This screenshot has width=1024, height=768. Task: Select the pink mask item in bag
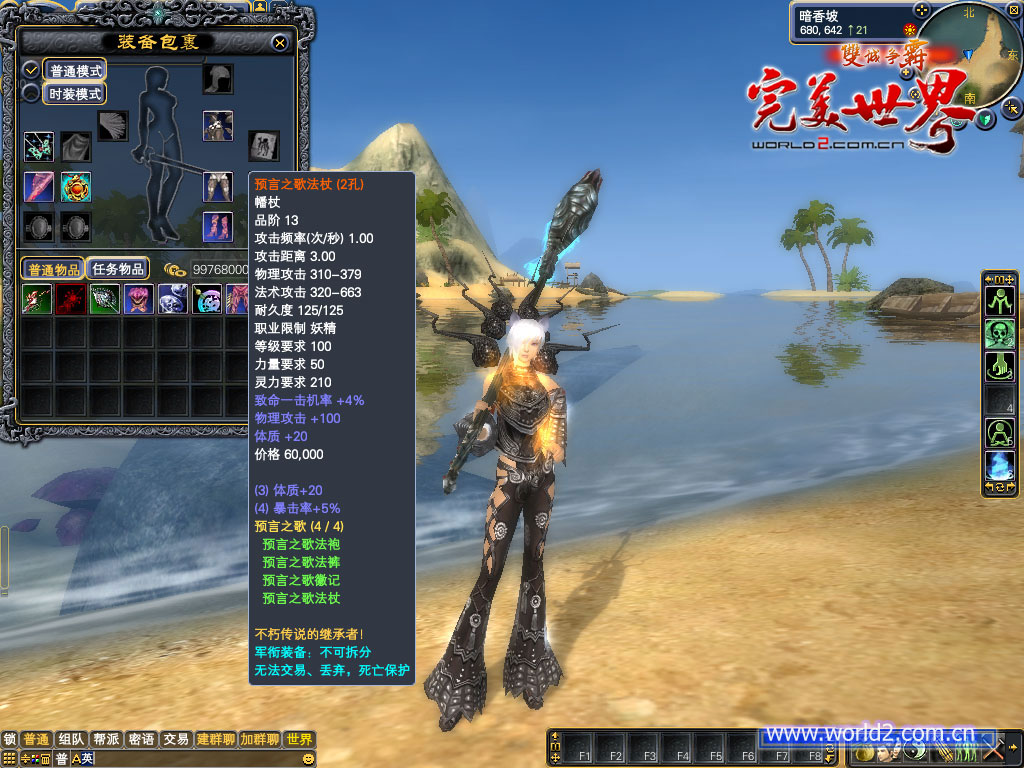tap(139, 299)
